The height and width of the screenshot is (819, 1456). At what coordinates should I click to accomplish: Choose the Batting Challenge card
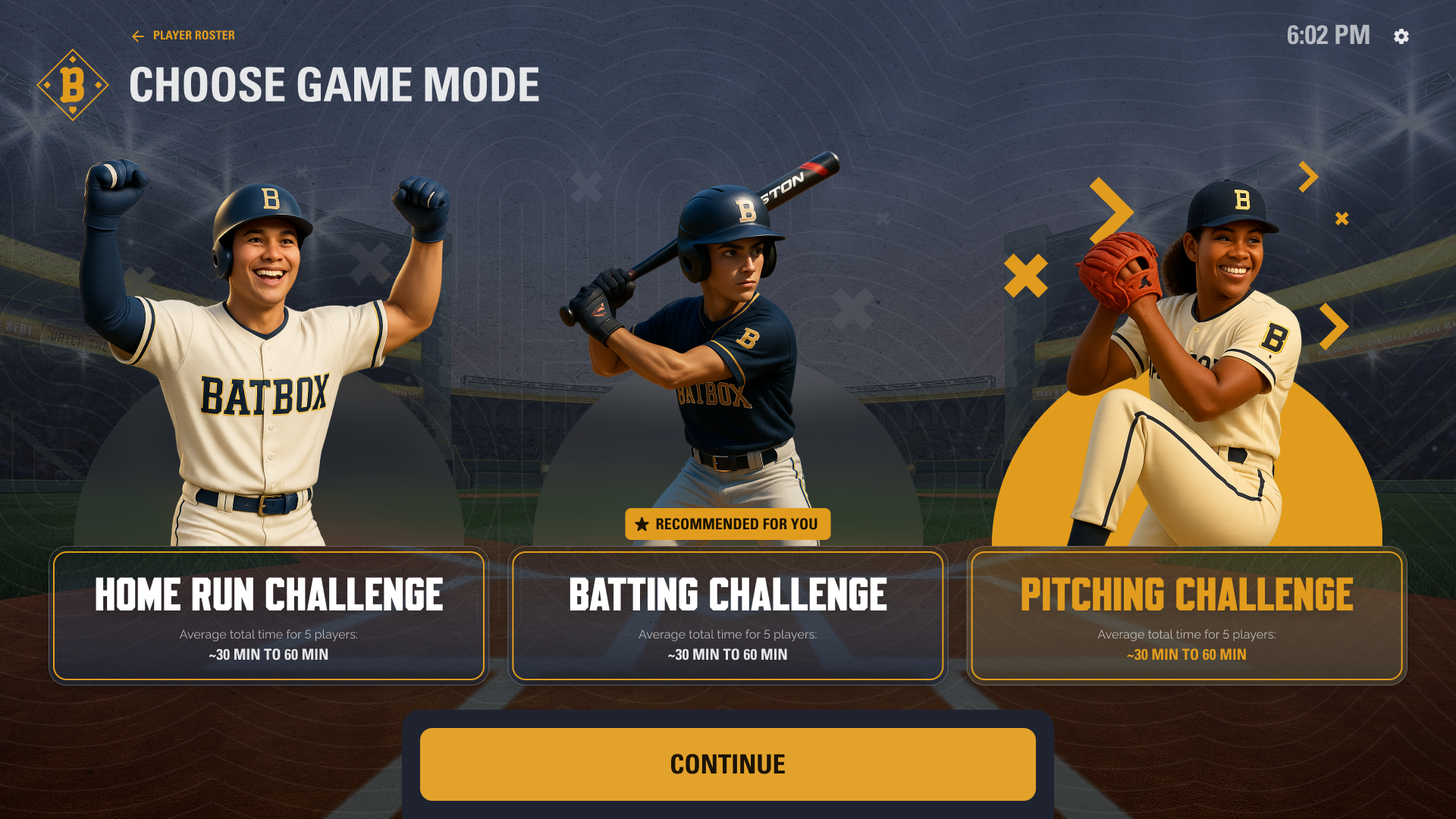coord(727,615)
